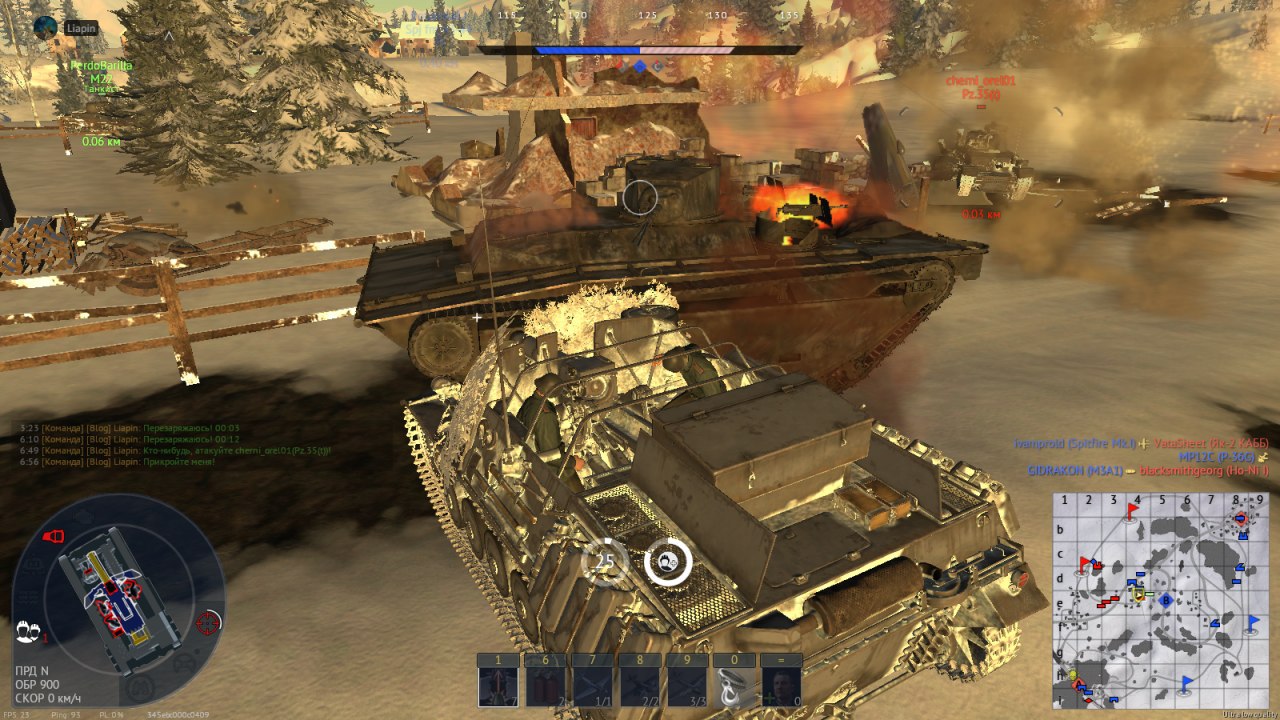Click the red gun breech damage icon
The width and height of the screenshot is (1280, 720).
pyautogui.click(x=53, y=537)
